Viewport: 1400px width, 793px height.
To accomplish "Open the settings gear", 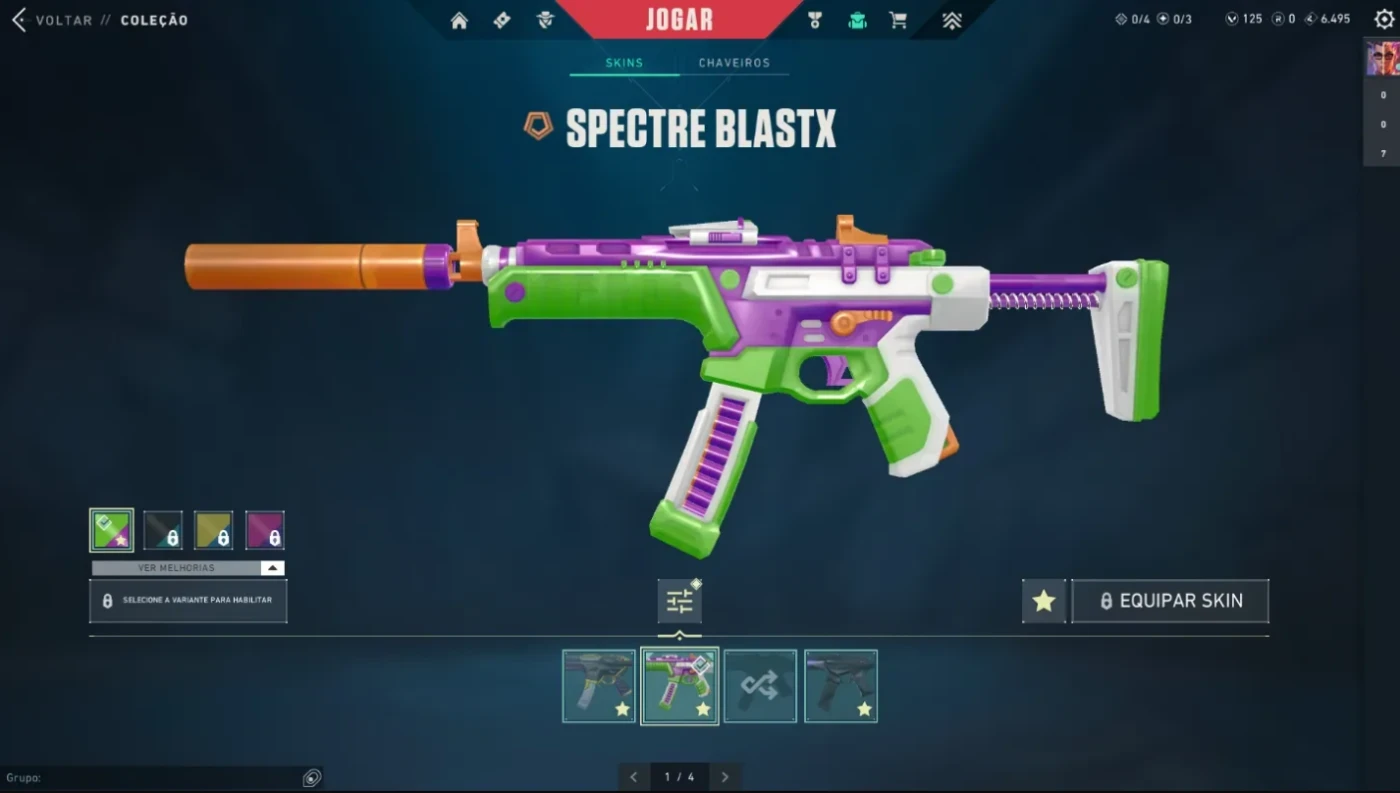I will [x=1384, y=19].
